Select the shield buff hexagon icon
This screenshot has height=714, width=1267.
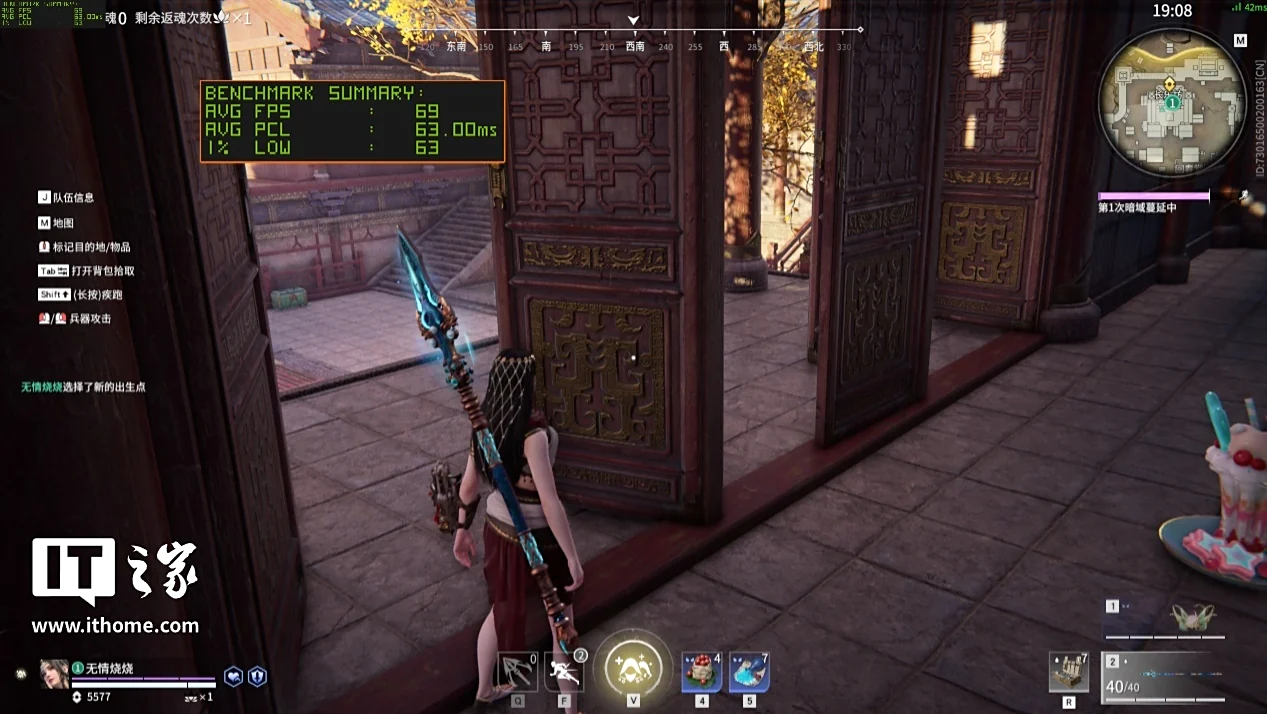pyautogui.click(x=257, y=677)
